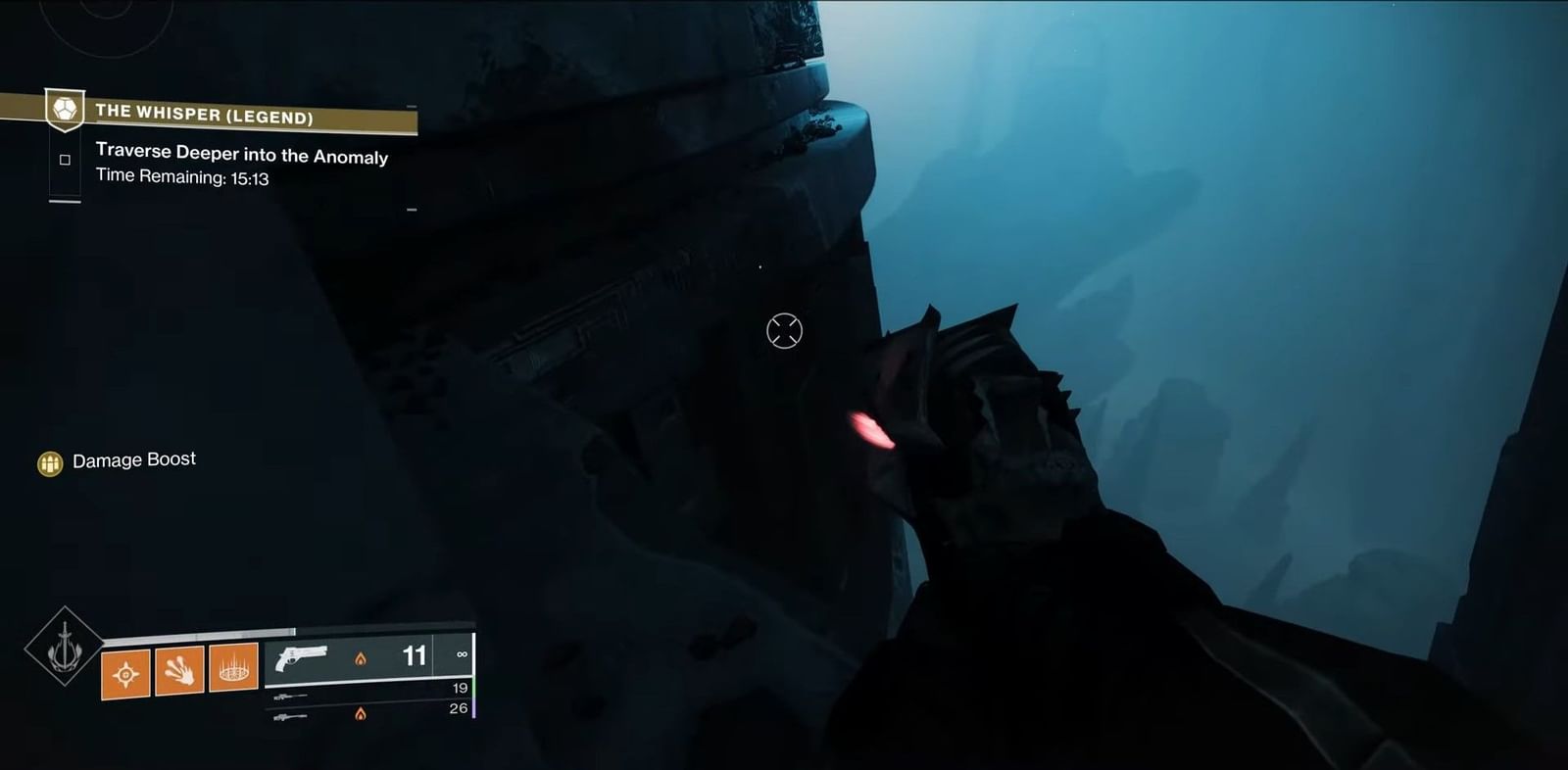This screenshot has height=770, width=1568.
Task: Click the infinity ammo reserve symbol
Action: (x=461, y=655)
